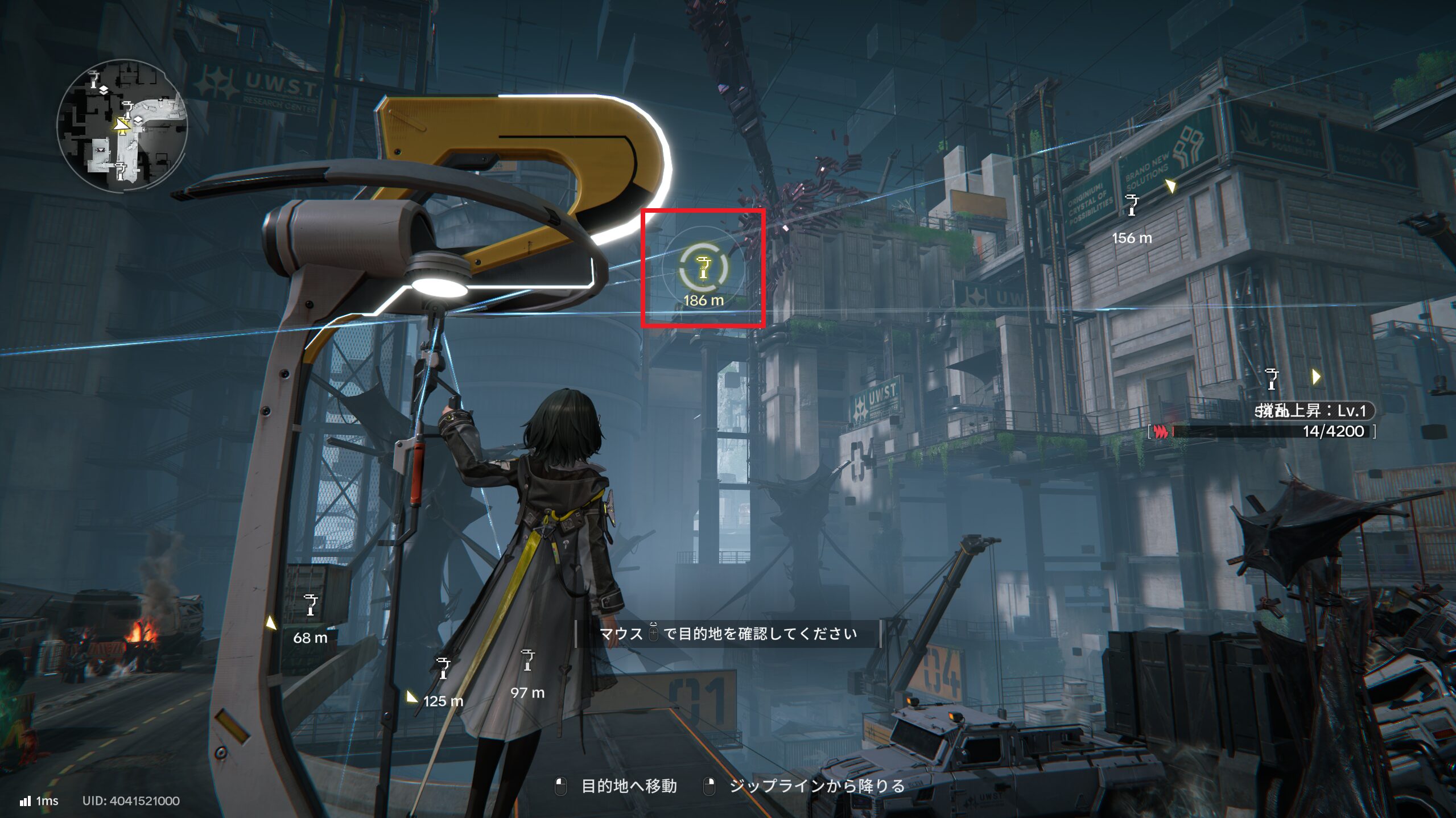Select the 125 m zipline marker
This screenshot has height=818, width=1456.
click(x=443, y=668)
